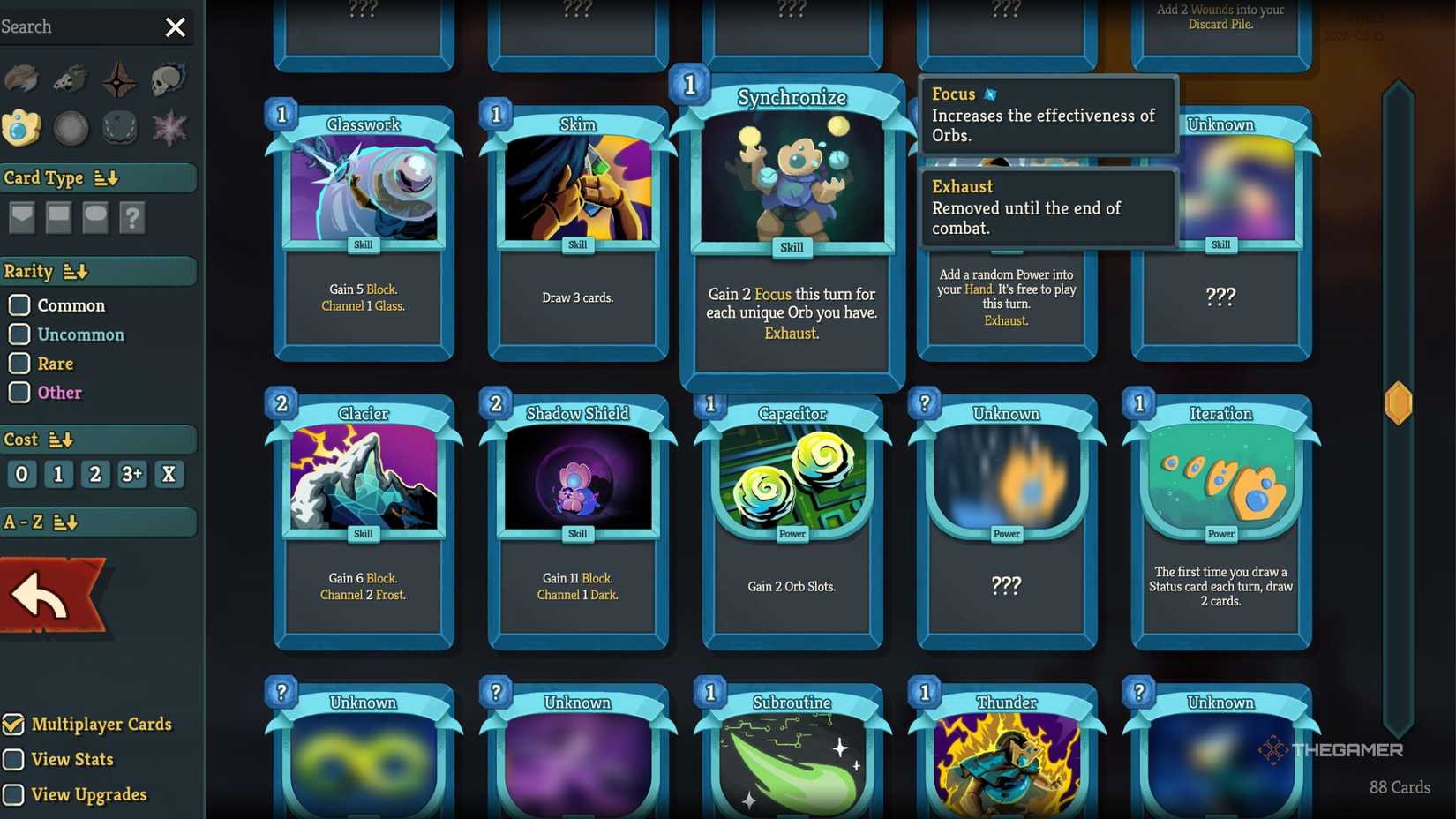
Task: Click the snowflake card color filter icon
Action: click(169, 128)
